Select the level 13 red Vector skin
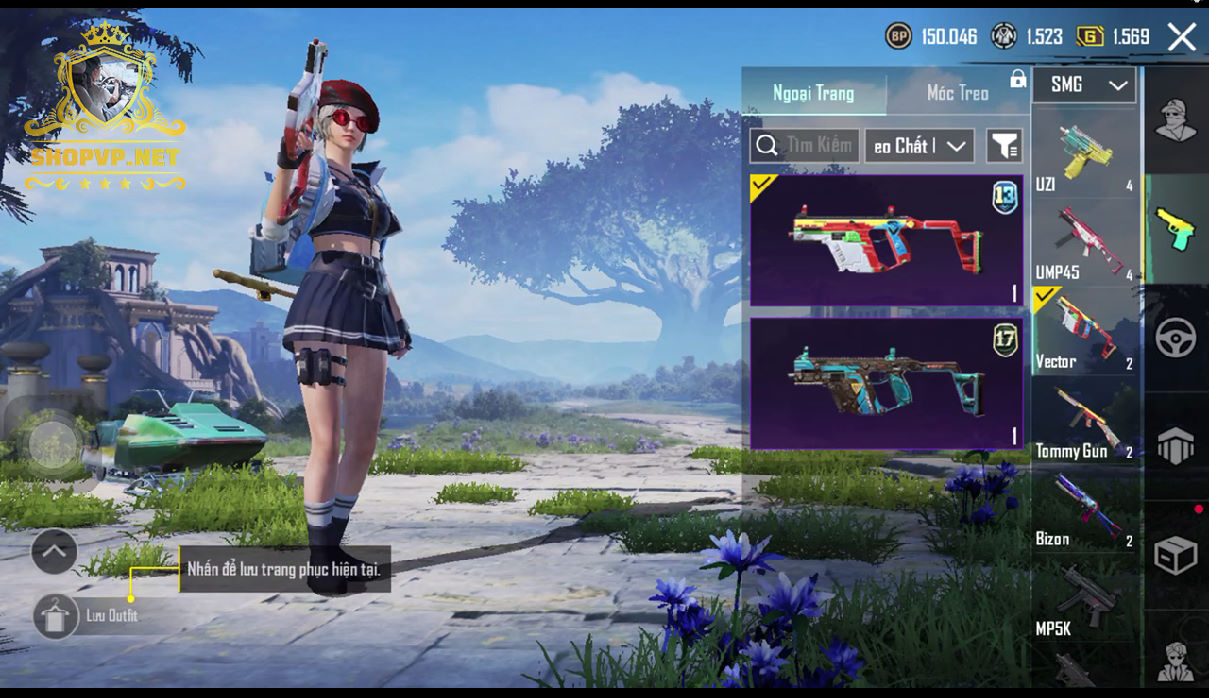 pos(886,240)
